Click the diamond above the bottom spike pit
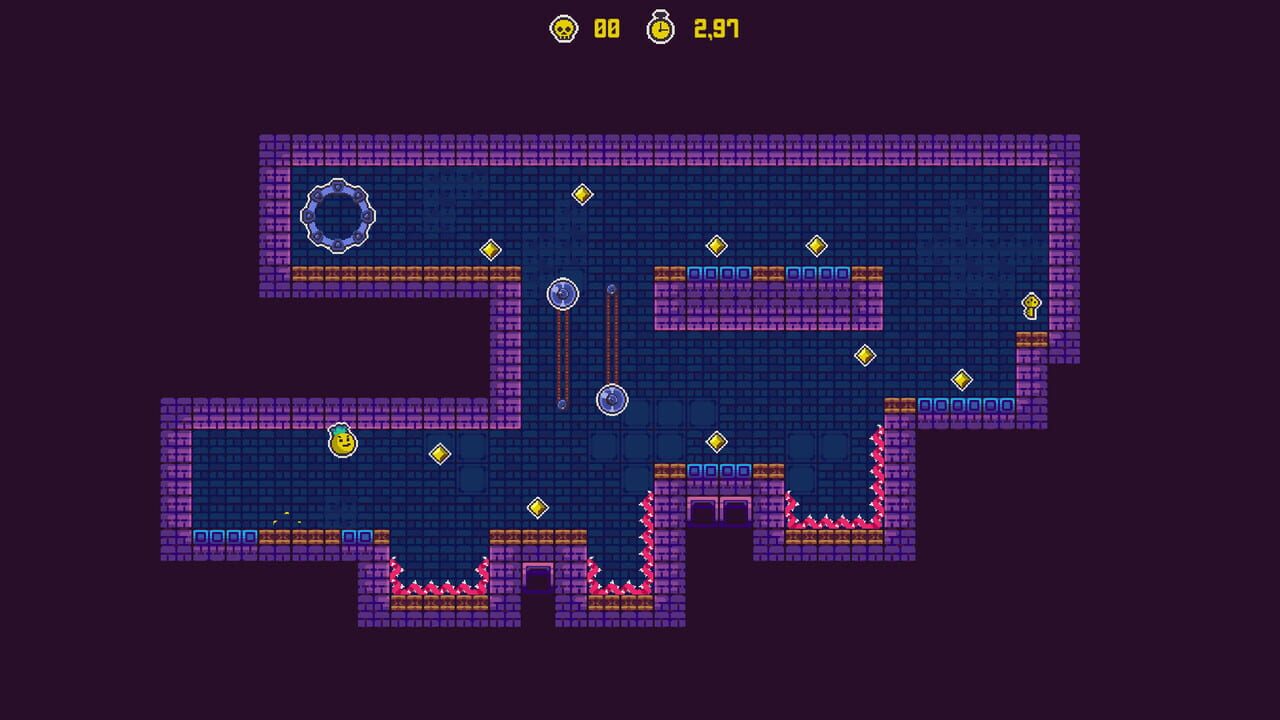Screen dimensions: 1280x720 (537, 509)
